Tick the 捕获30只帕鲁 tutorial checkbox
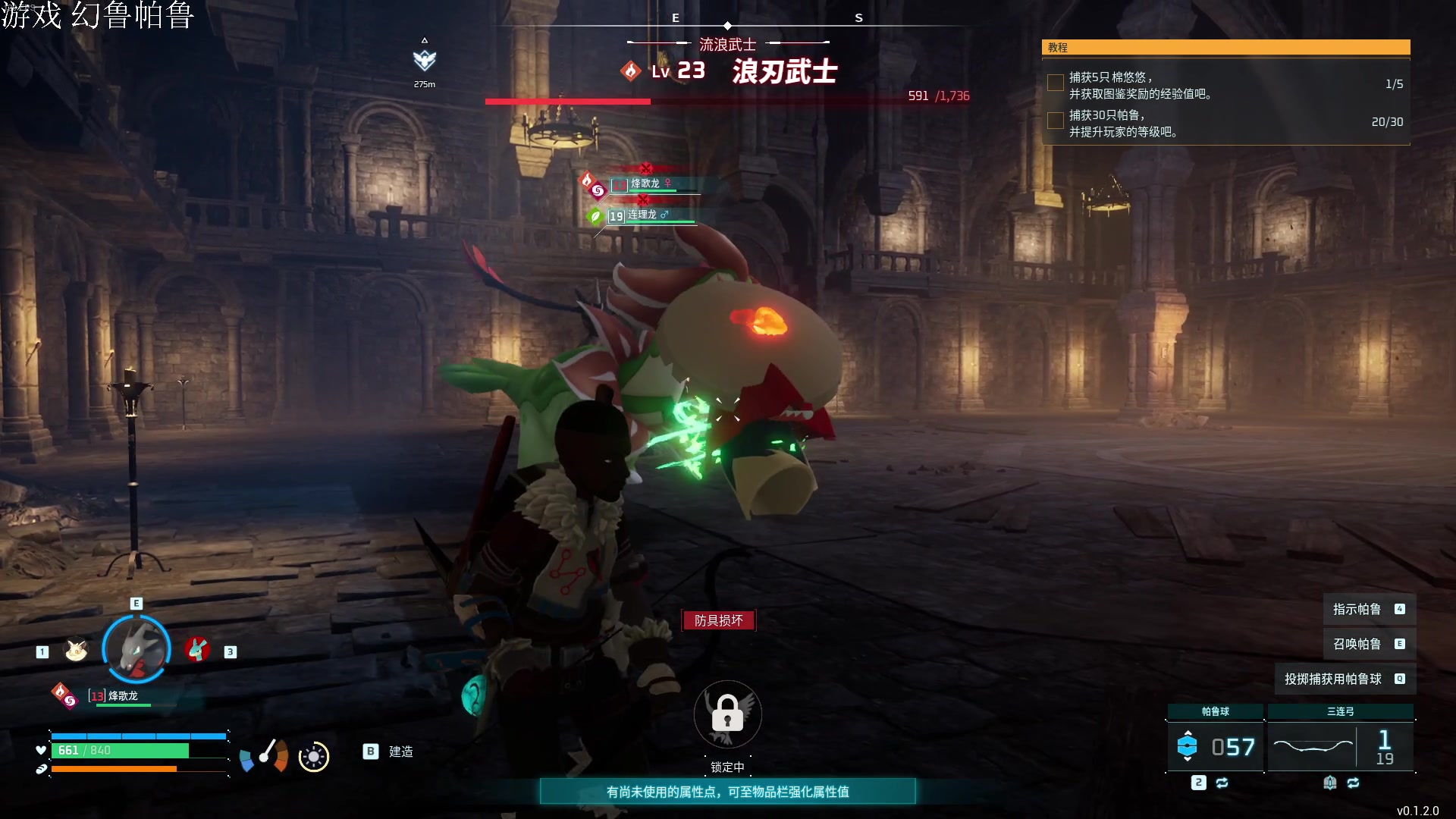The width and height of the screenshot is (1456, 819). (1055, 121)
